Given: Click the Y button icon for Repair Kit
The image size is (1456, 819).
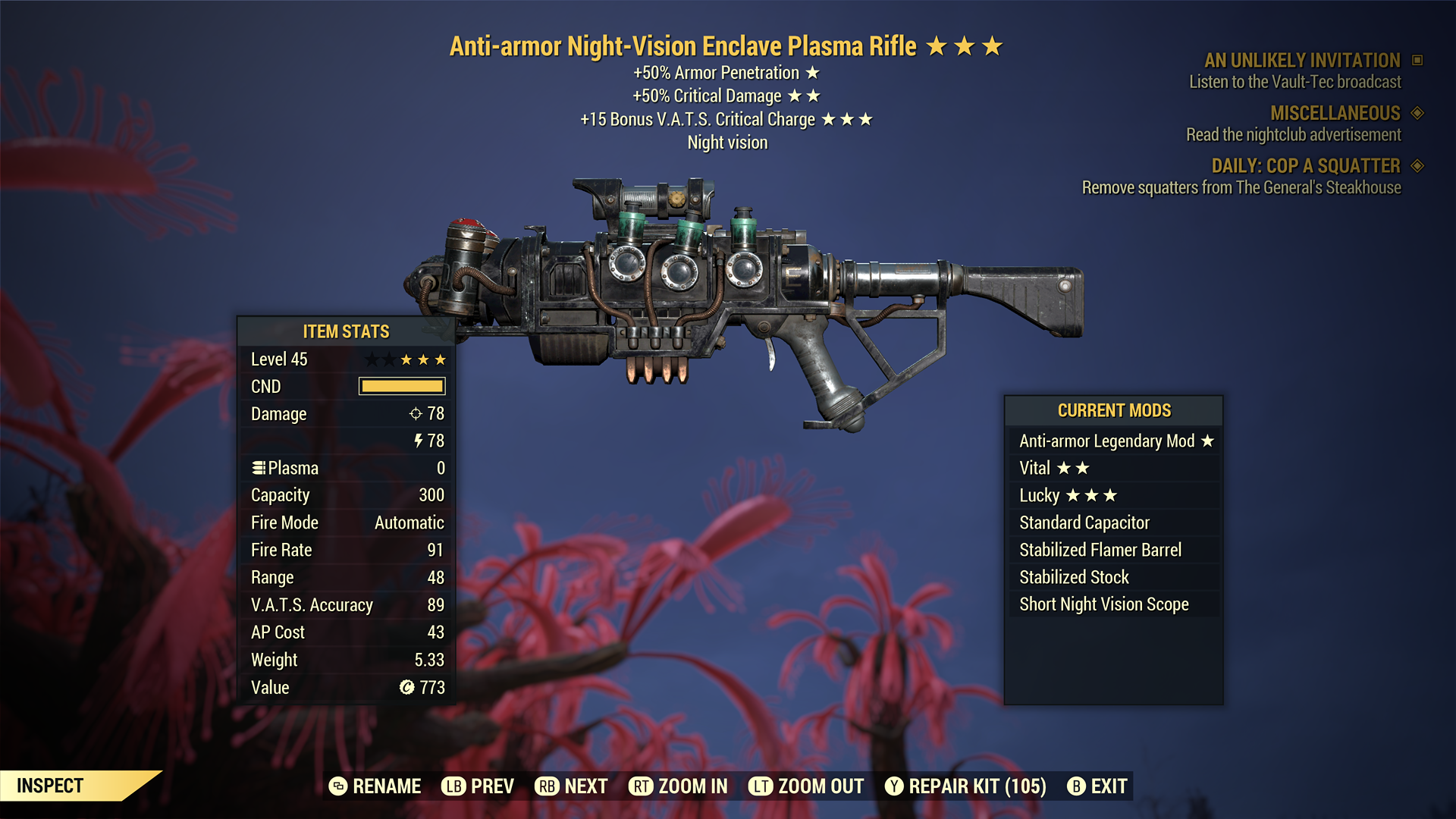Looking at the screenshot, I should click(x=895, y=786).
